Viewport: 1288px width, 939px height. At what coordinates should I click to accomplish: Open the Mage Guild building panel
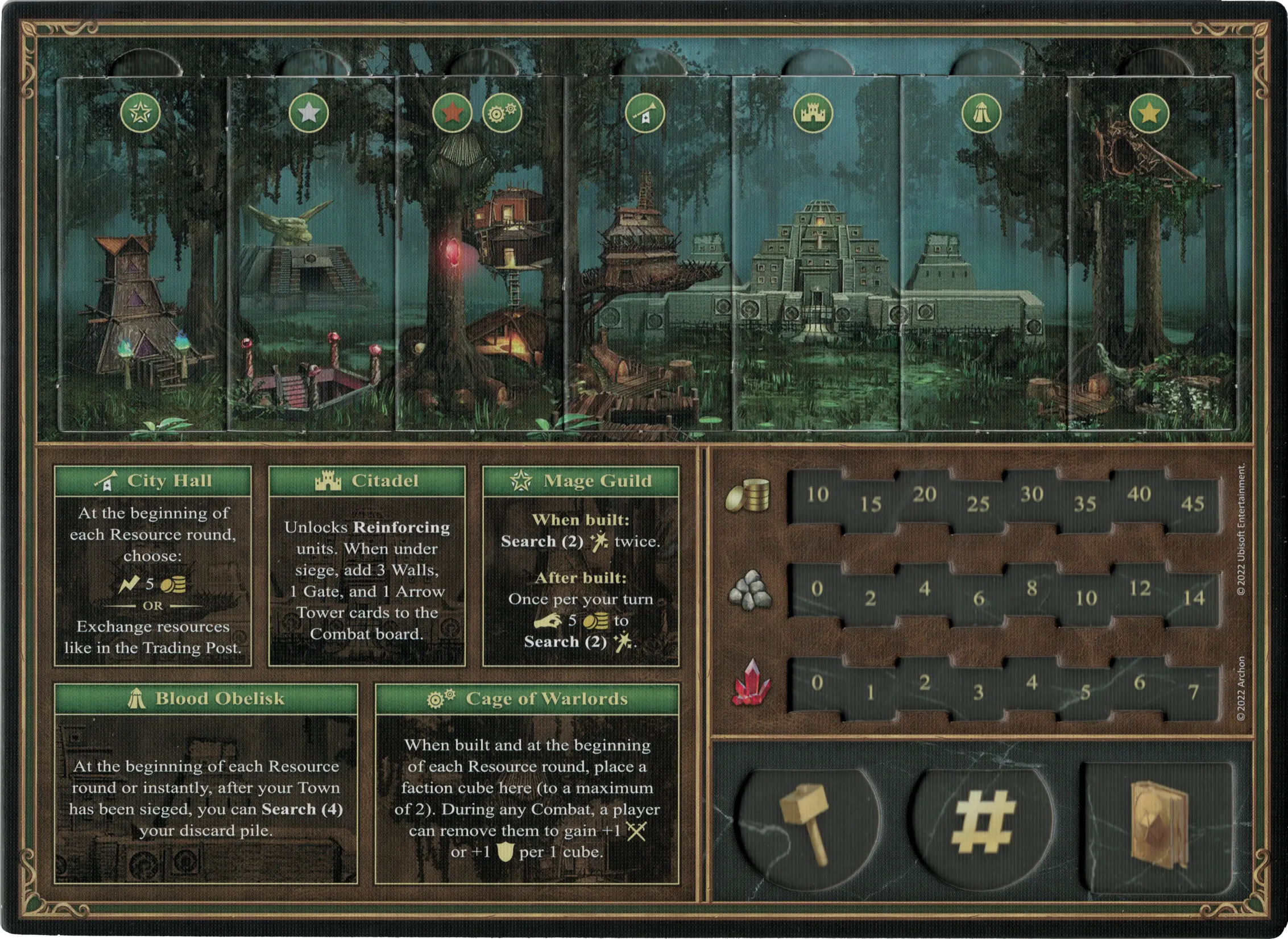(581, 566)
